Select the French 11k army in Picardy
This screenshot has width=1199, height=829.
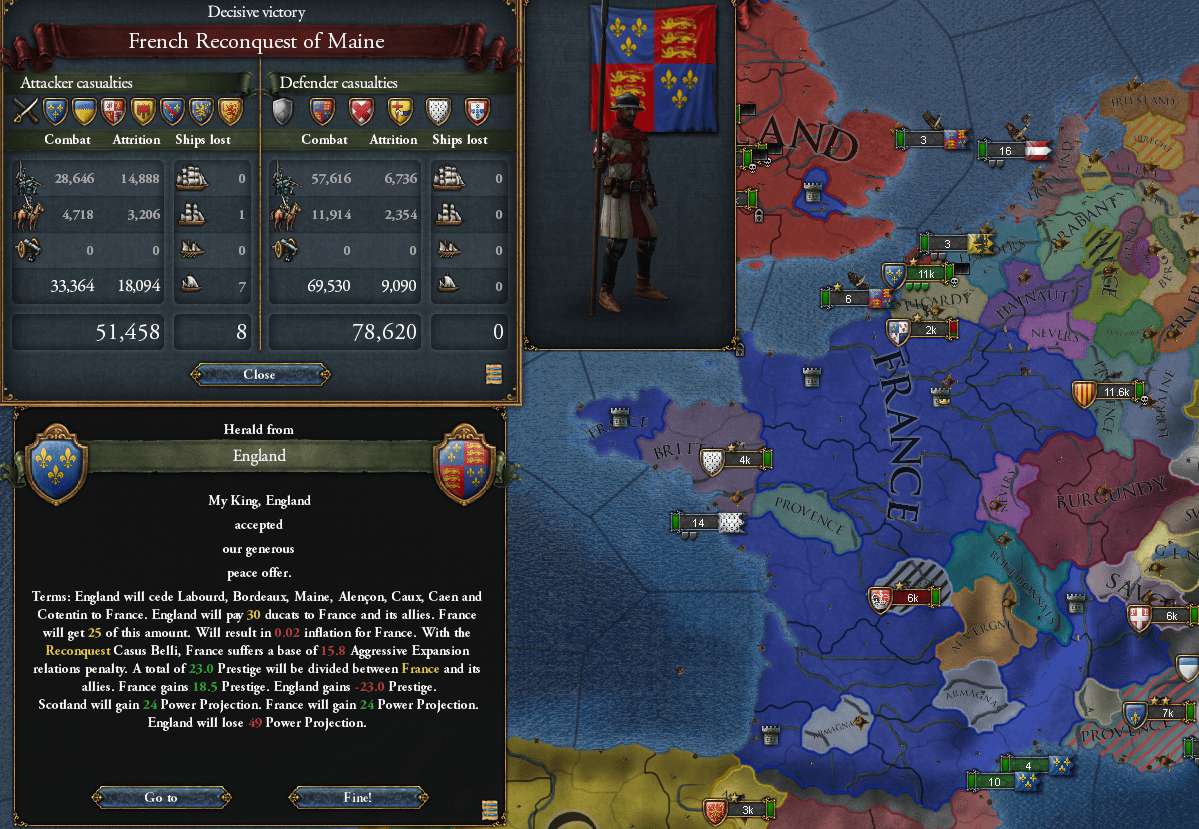[915, 274]
